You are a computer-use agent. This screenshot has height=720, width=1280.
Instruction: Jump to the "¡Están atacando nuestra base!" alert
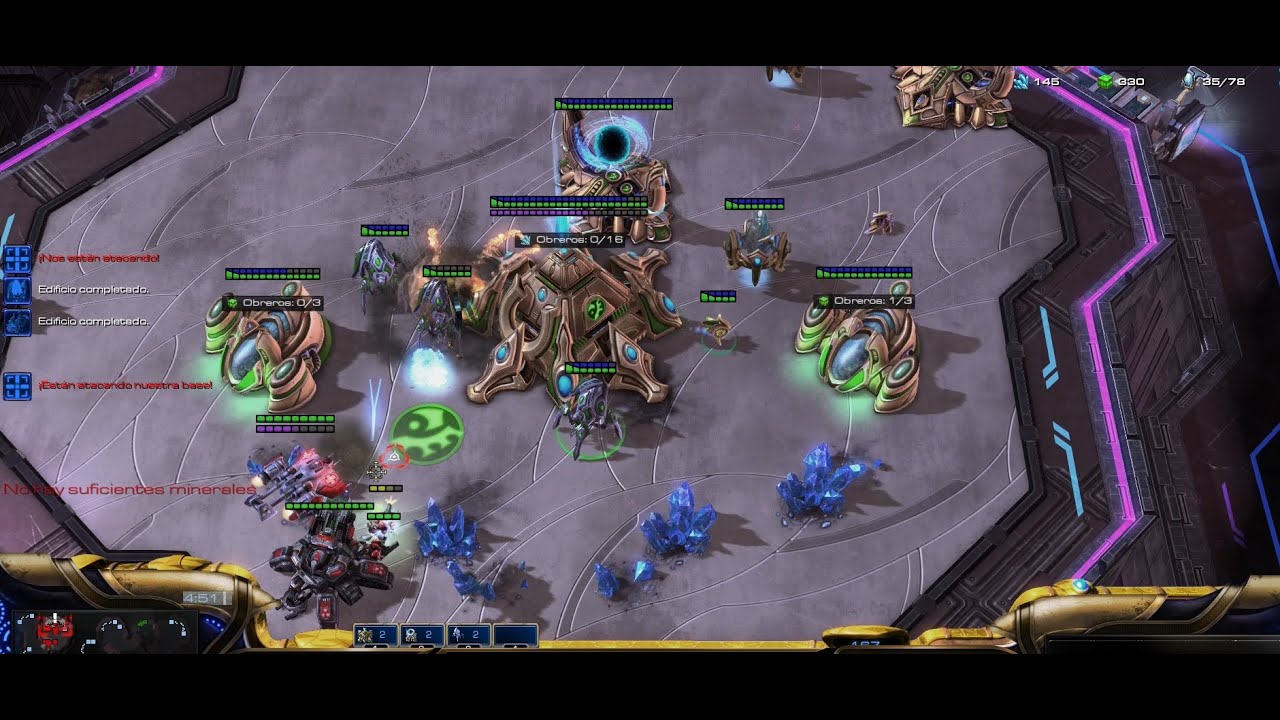17,386
